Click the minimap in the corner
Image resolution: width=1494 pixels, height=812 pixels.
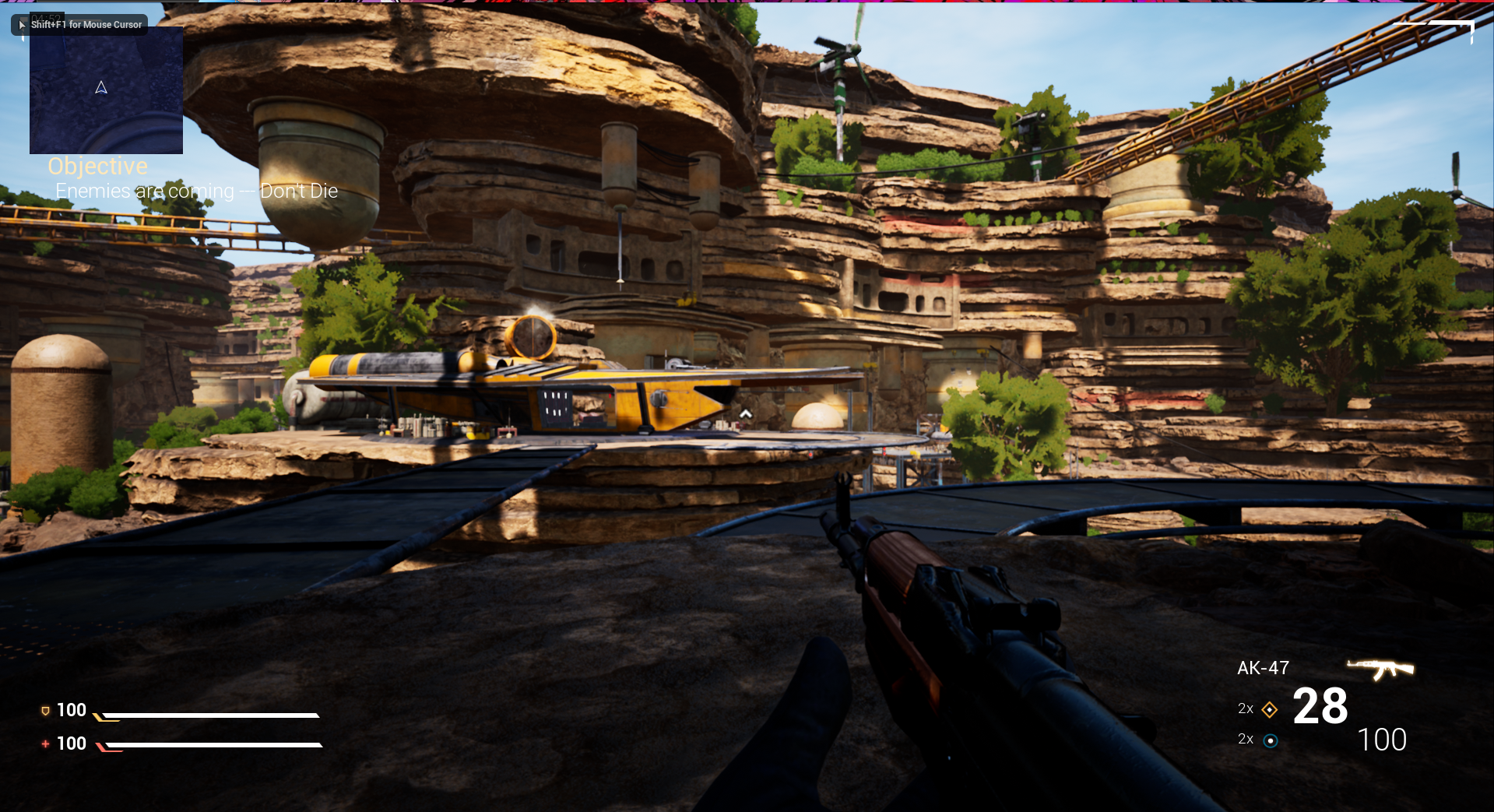[x=106, y=90]
